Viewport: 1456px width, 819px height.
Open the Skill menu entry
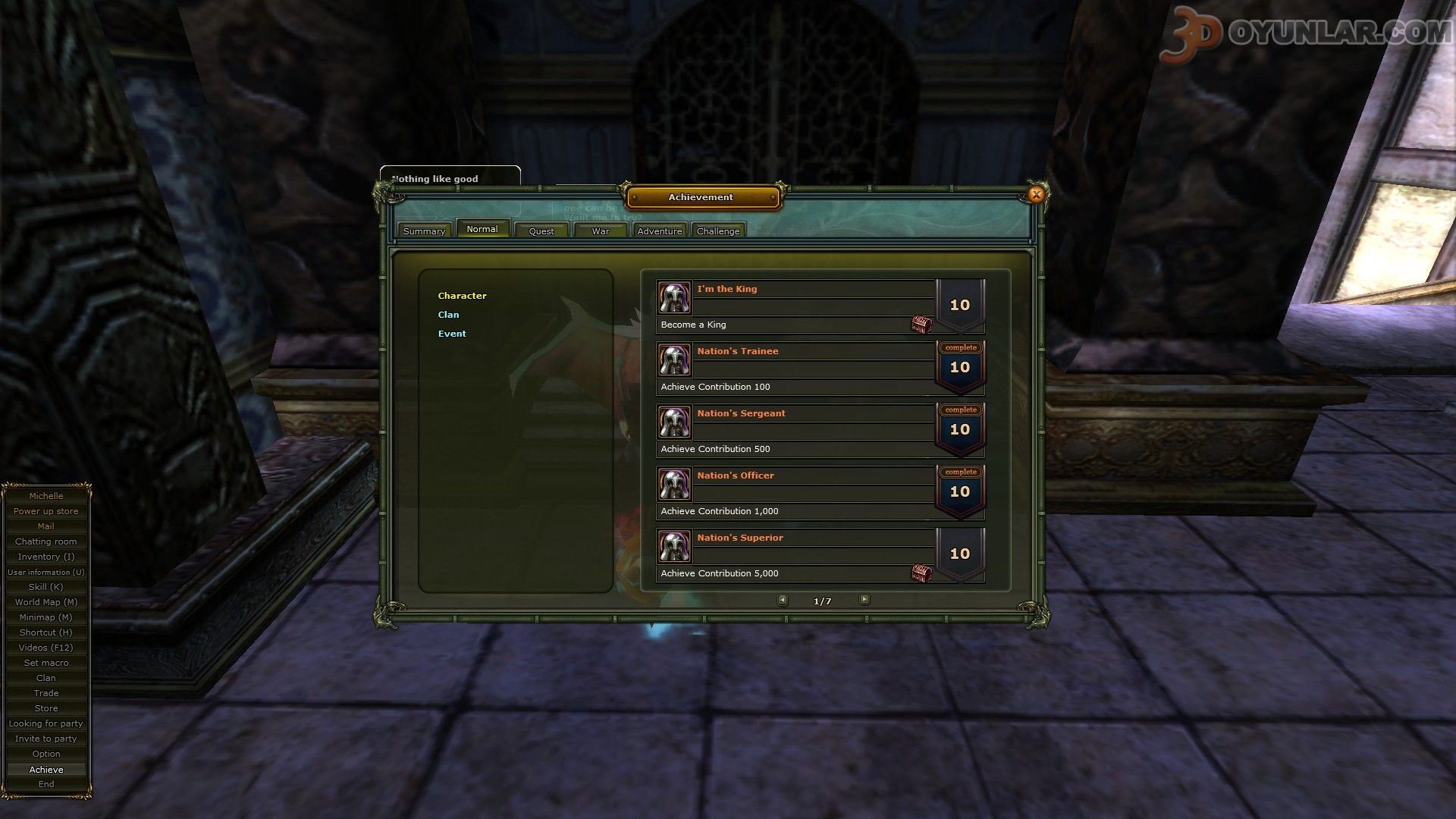coord(46,587)
